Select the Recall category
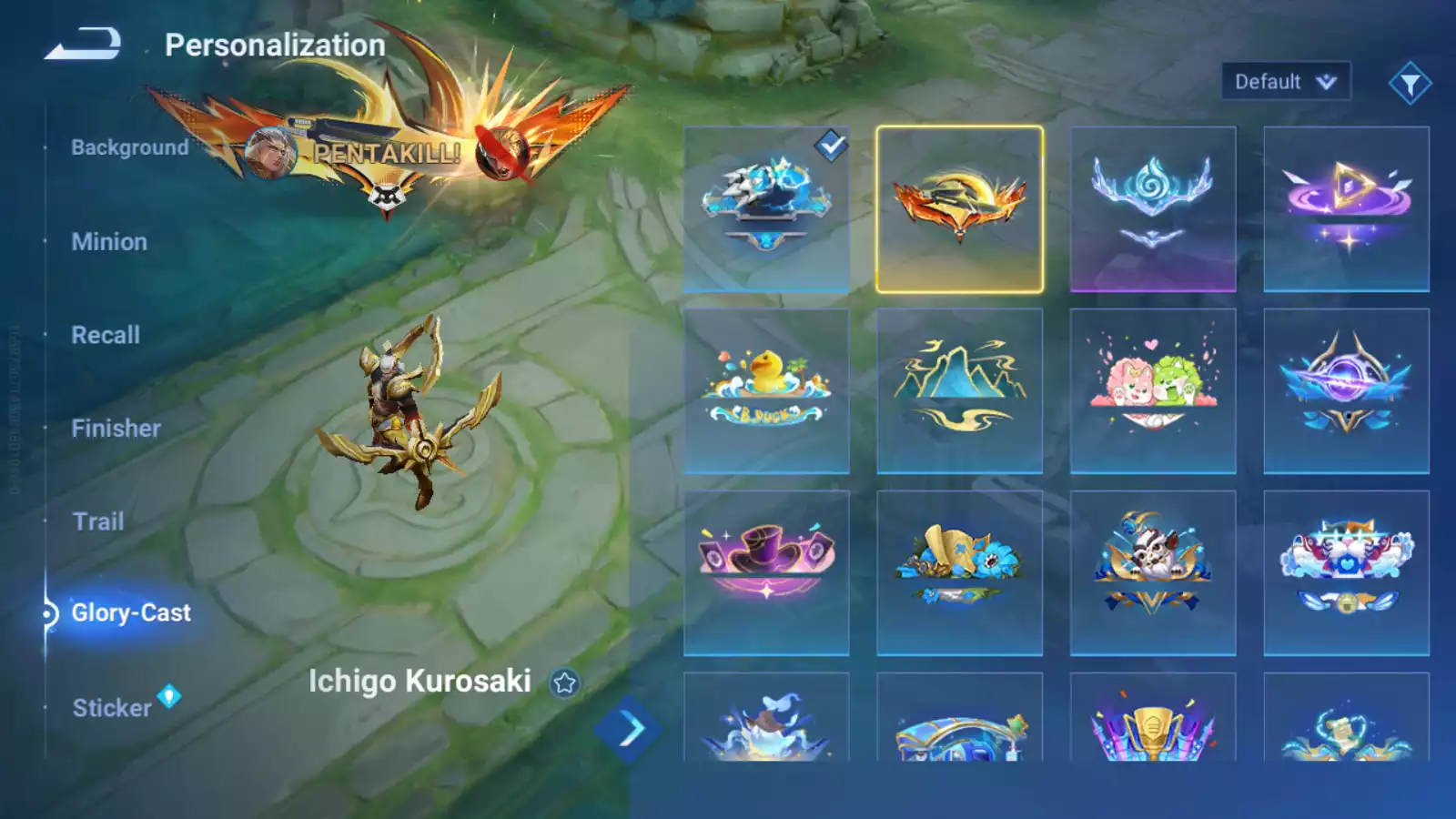The width and height of the screenshot is (1456, 819). click(106, 335)
